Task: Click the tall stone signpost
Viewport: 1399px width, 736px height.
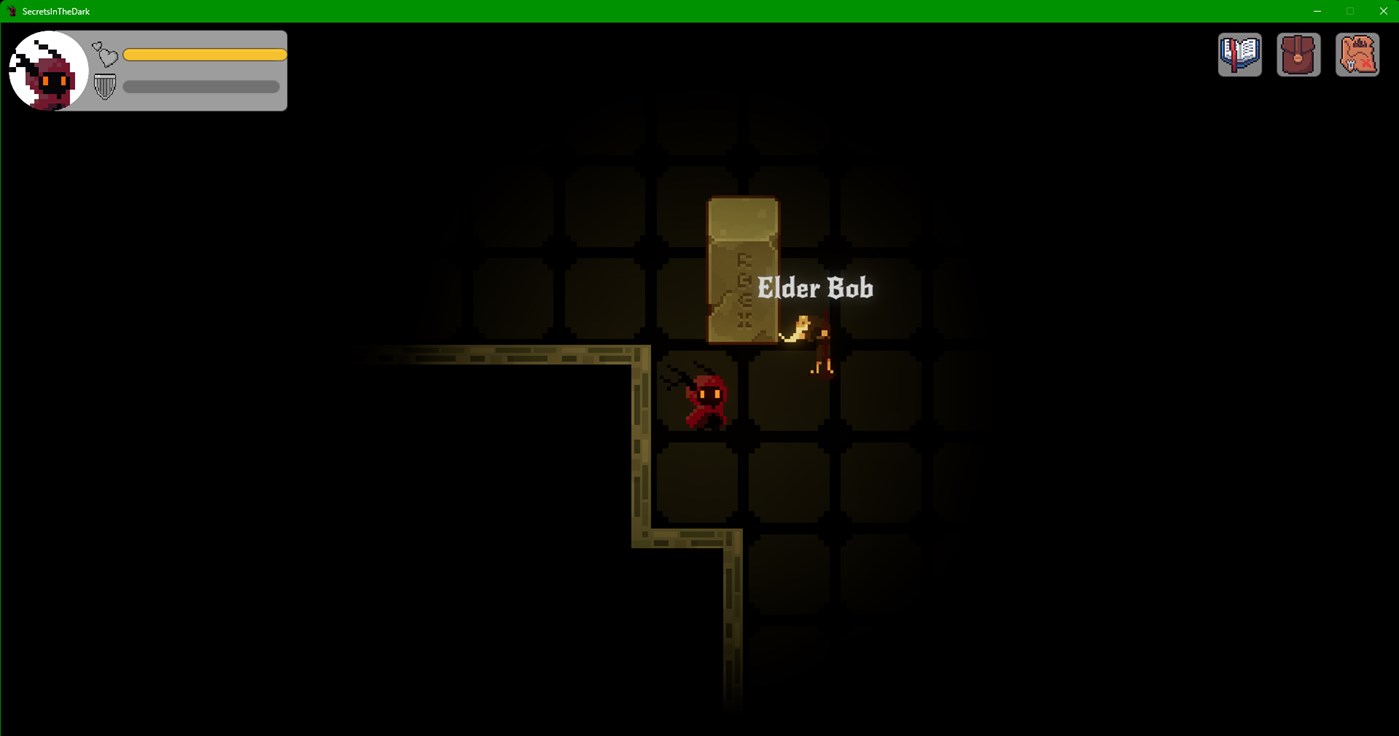Action: pyautogui.click(x=743, y=268)
